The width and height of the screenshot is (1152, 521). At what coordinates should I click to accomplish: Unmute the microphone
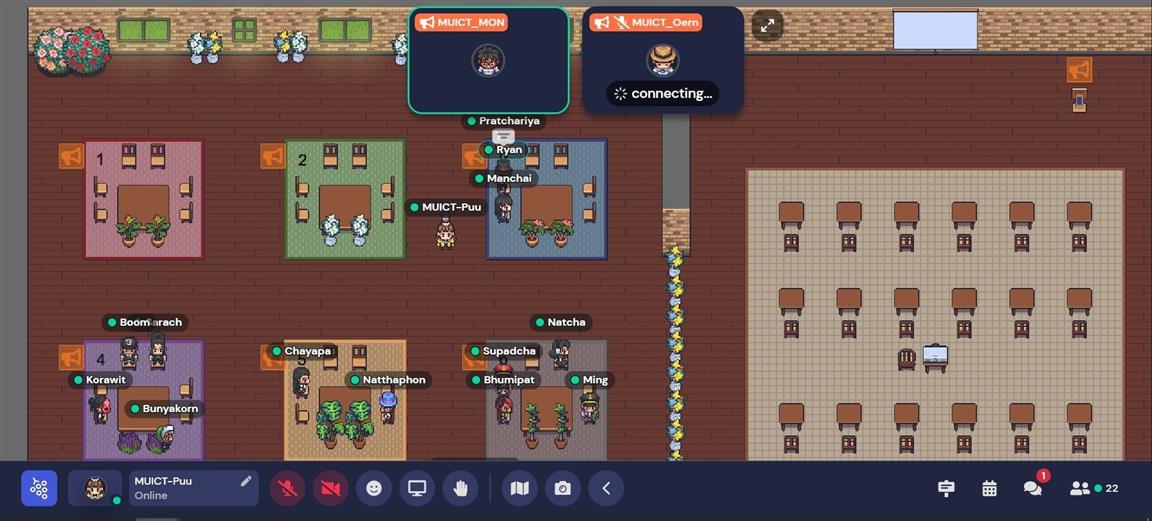[288, 488]
